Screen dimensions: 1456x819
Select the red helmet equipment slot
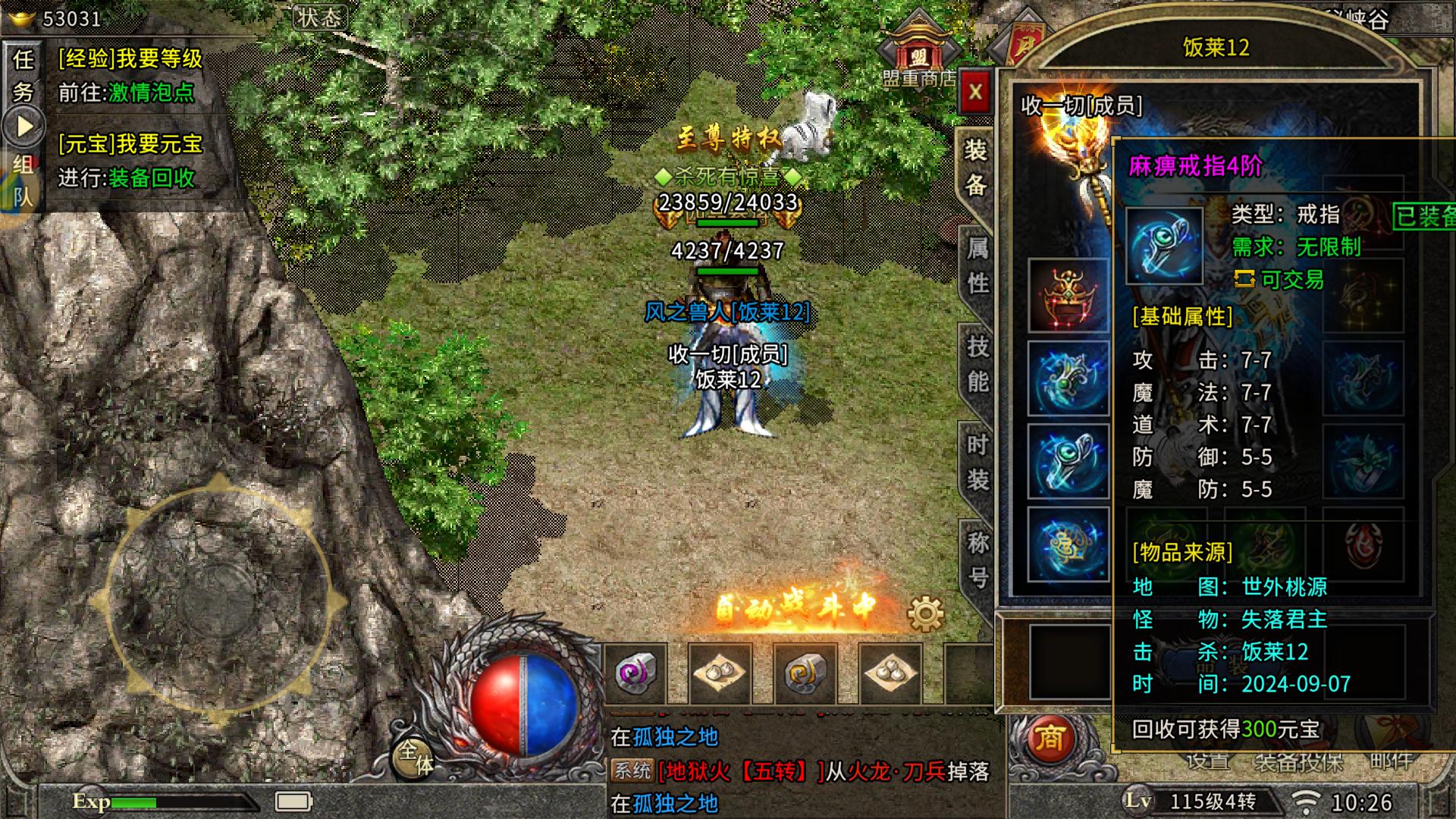pyautogui.click(x=1068, y=295)
